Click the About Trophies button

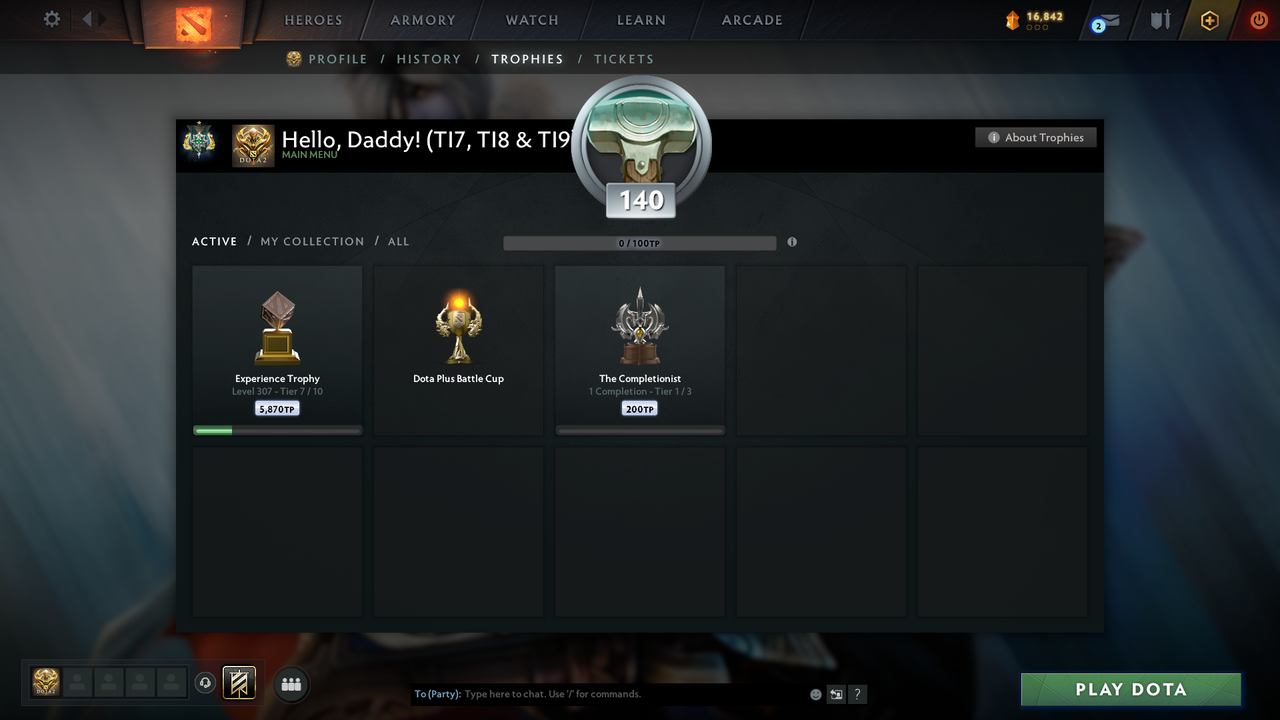point(1035,137)
